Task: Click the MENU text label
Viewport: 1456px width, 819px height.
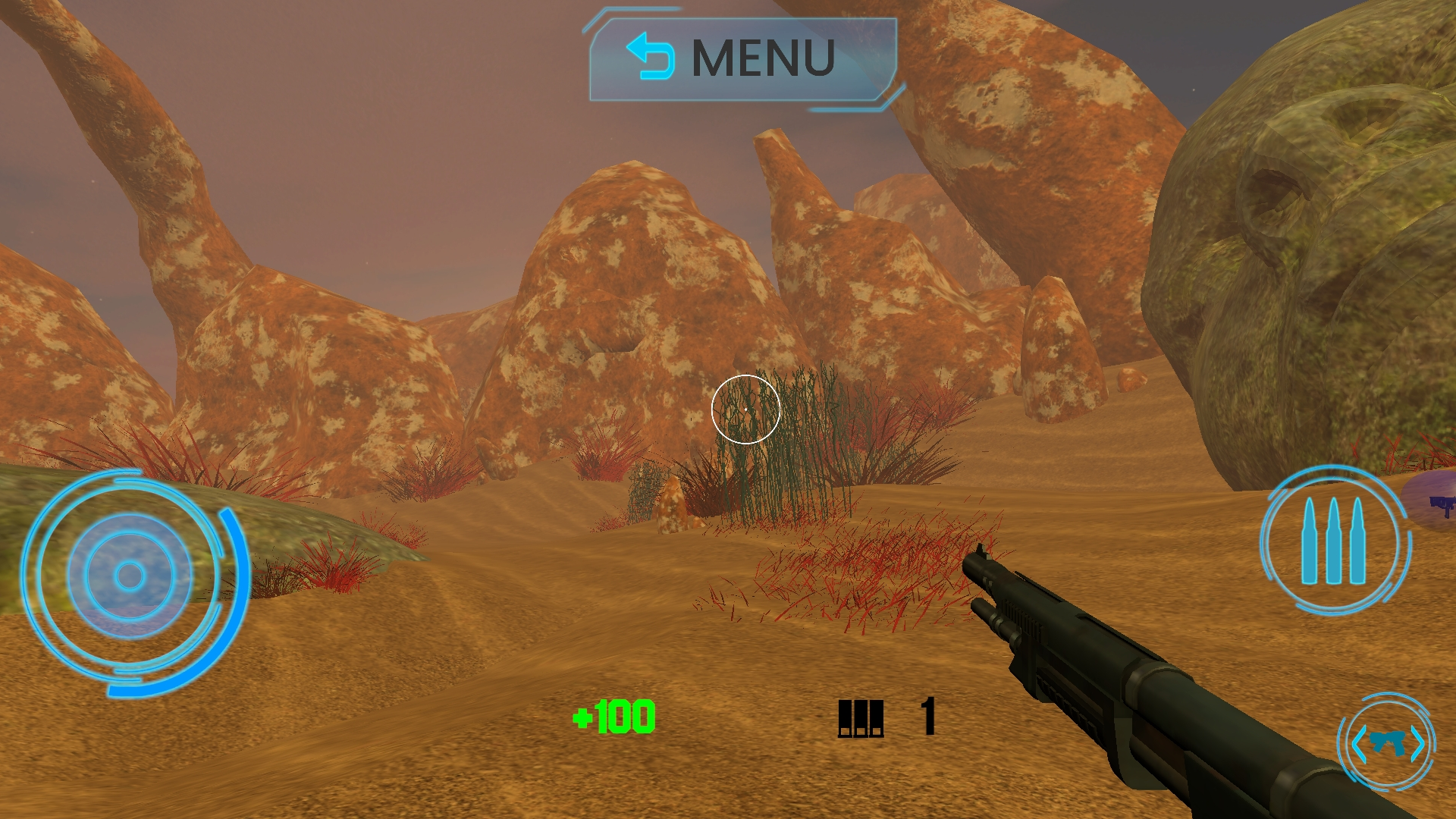Action: 762,57
